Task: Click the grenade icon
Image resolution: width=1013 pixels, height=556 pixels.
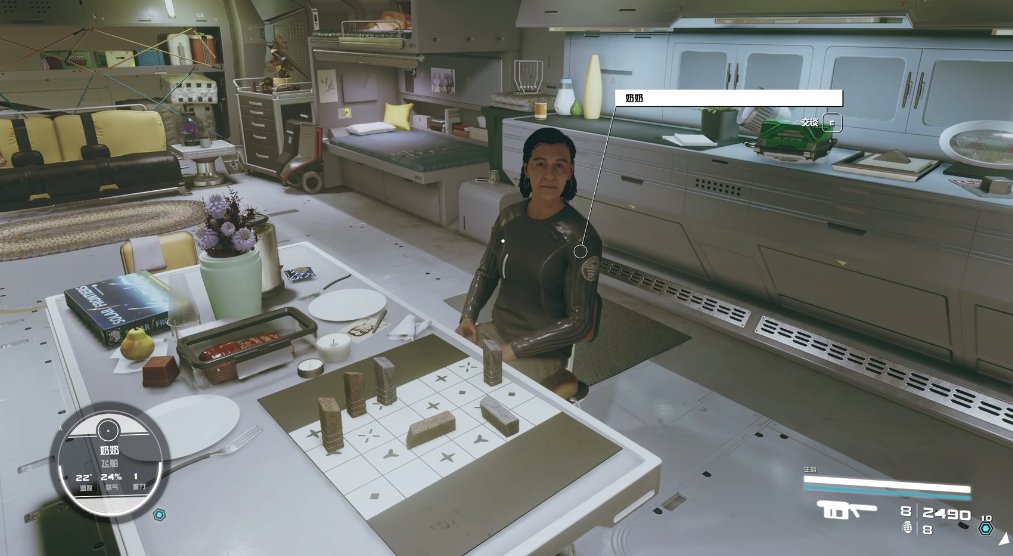Action: point(907,527)
